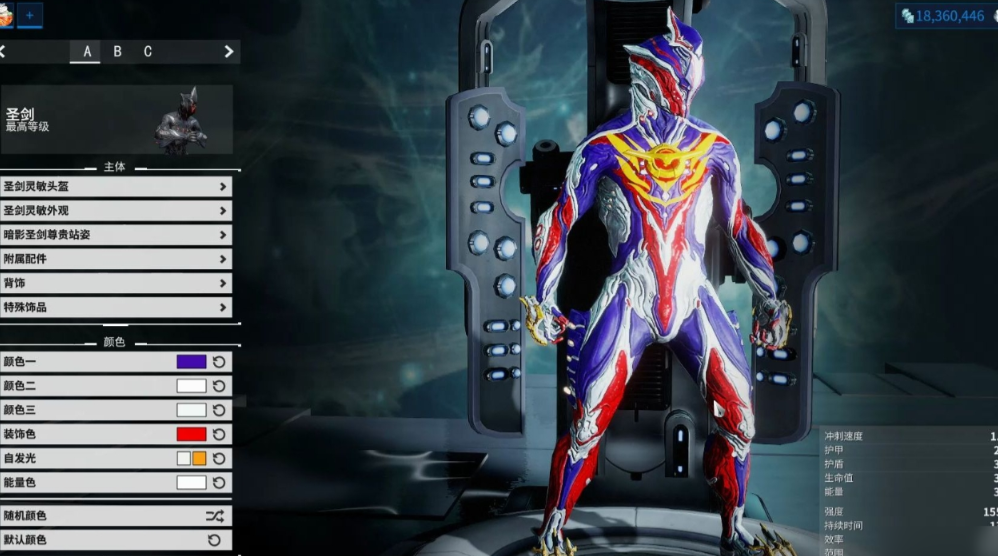The width and height of the screenshot is (998, 556).
Task: Select the 能量色 energy color swatch
Action: coord(191,482)
